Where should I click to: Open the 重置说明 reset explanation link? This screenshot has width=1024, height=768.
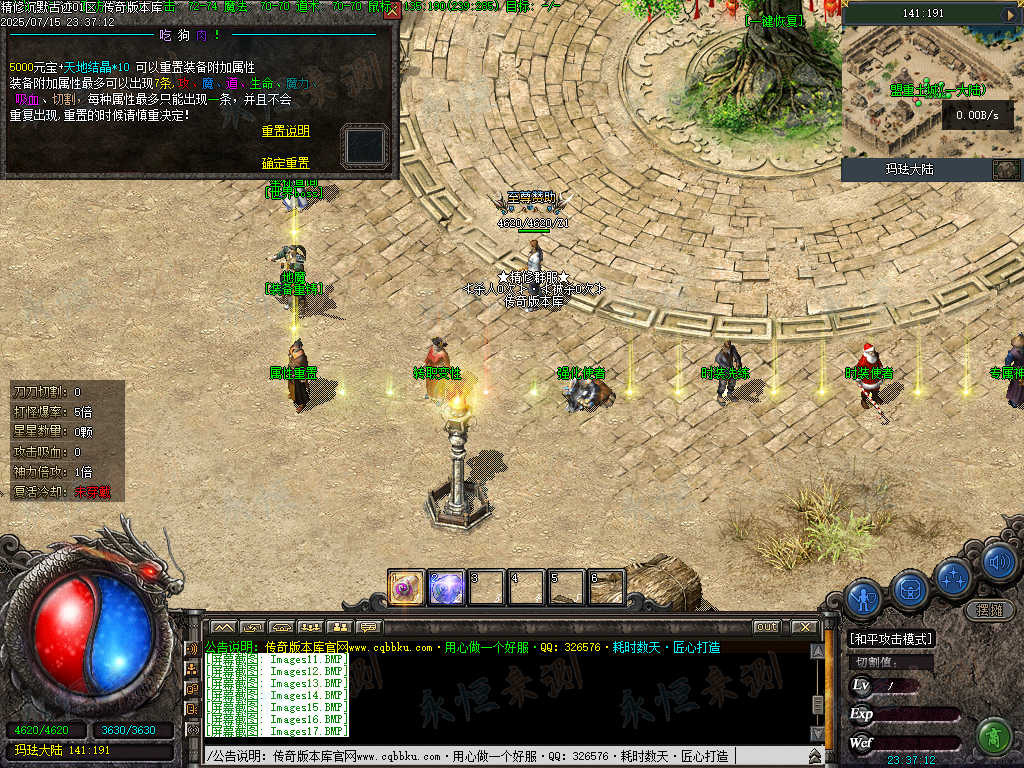pos(286,131)
